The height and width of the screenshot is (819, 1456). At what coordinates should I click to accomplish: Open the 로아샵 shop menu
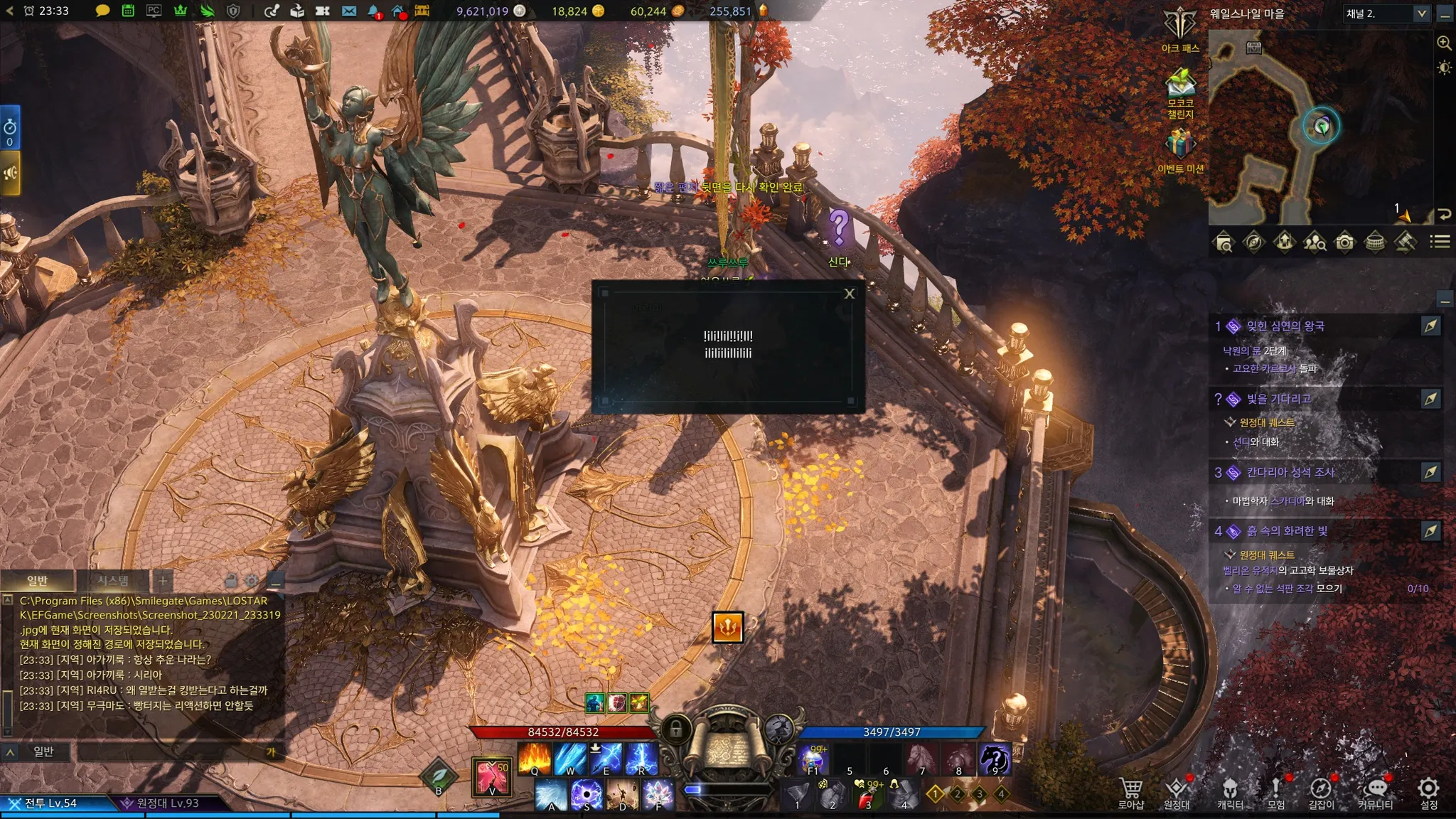pyautogui.click(x=1130, y=792)
